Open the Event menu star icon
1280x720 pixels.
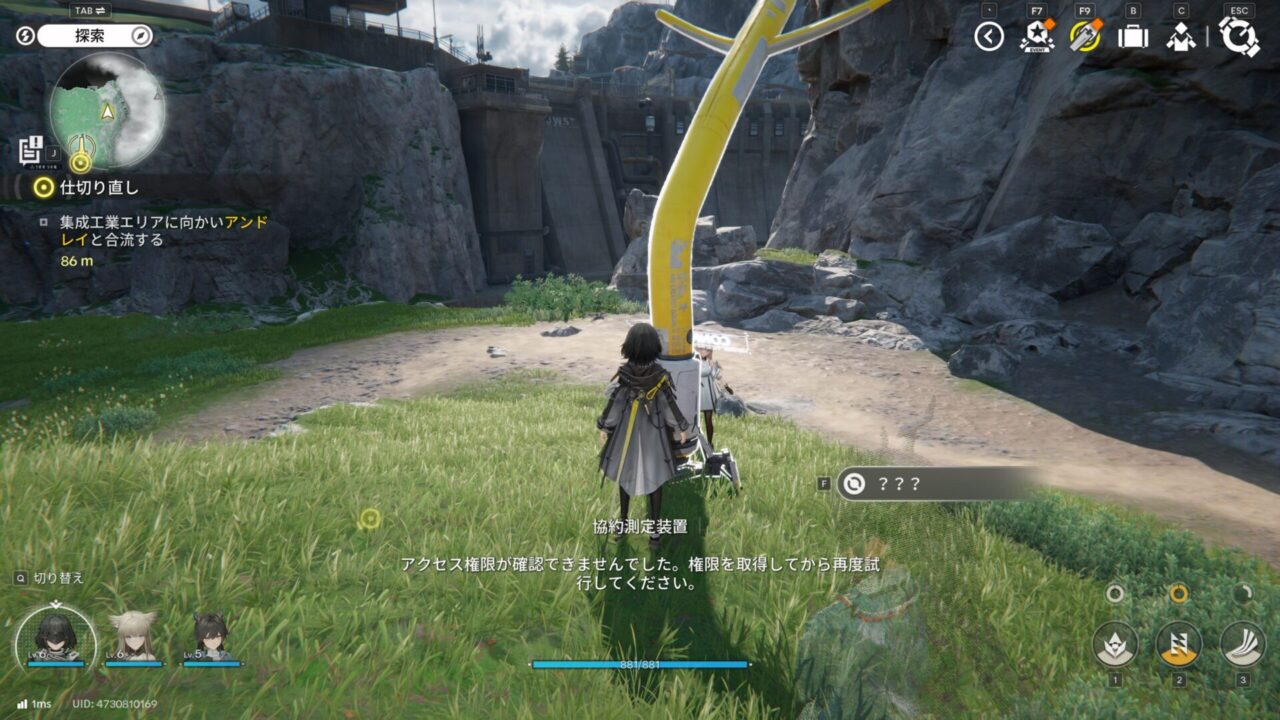(1036, 37)
